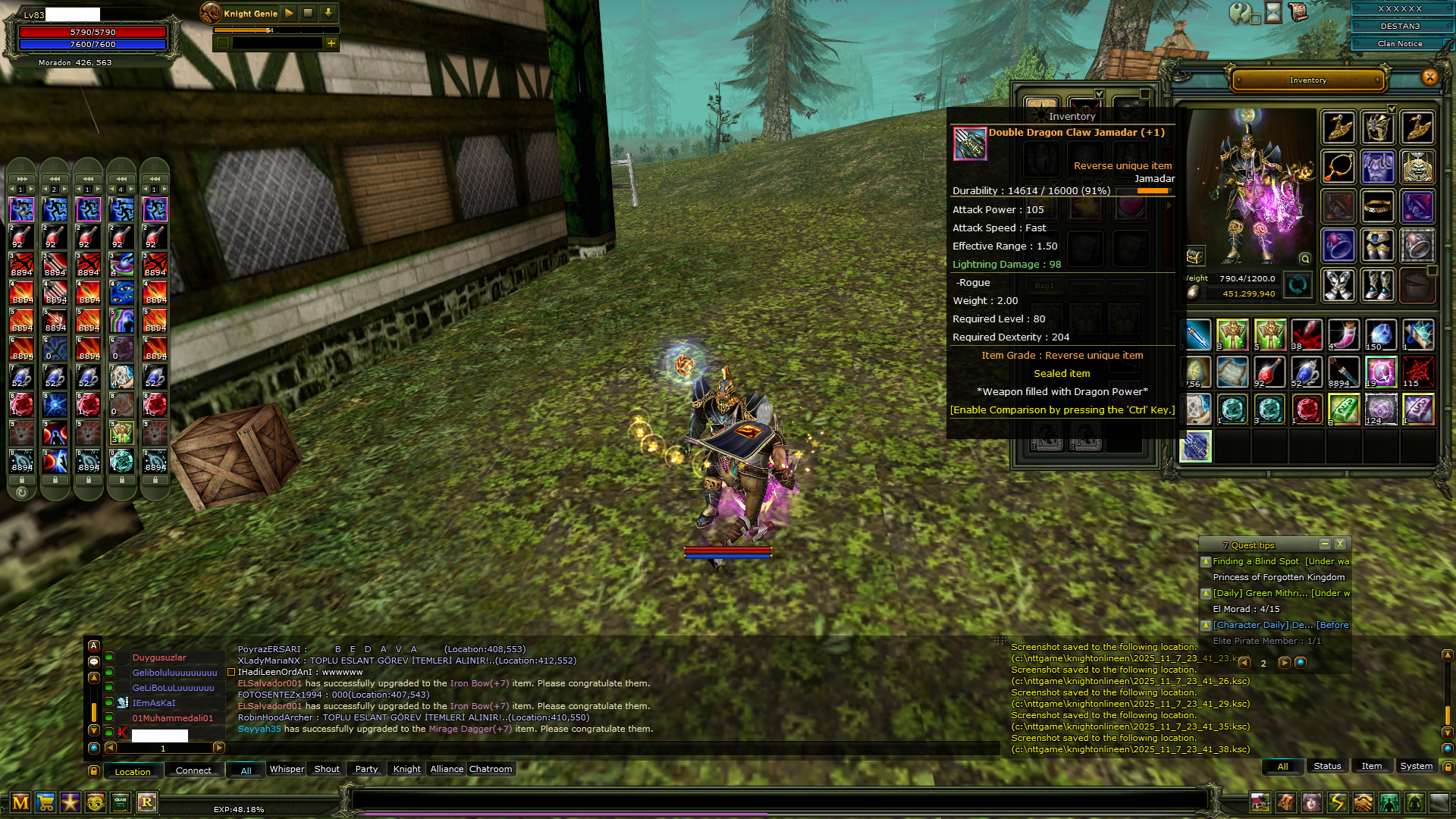Open the Power-Up Store cart icon
Viewport: 1456px width, 819px height.
[47, 802]
